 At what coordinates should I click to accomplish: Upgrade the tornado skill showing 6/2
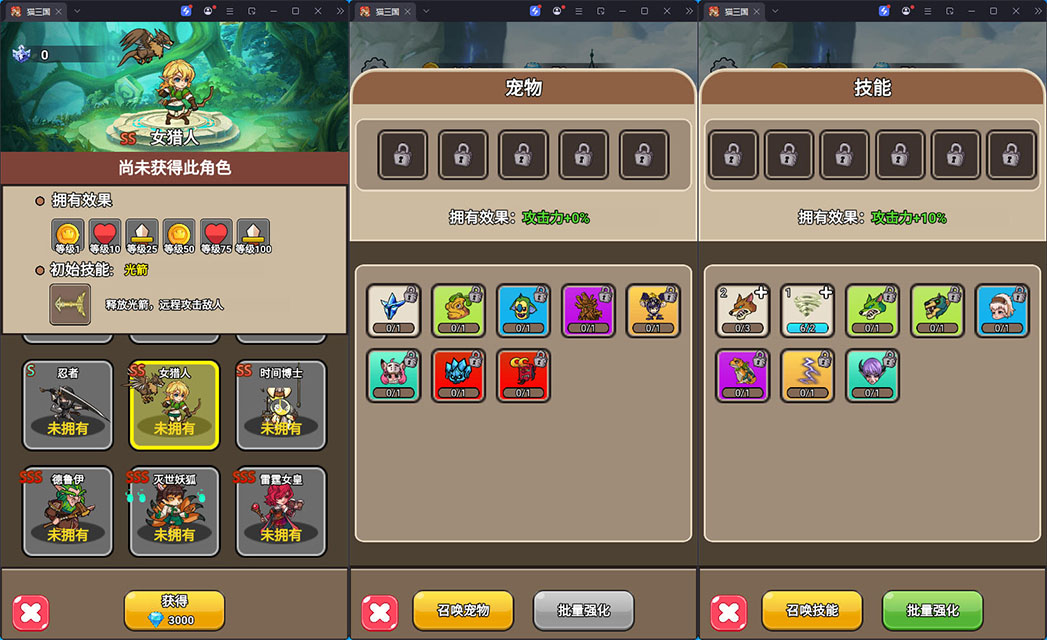point(807,310)
